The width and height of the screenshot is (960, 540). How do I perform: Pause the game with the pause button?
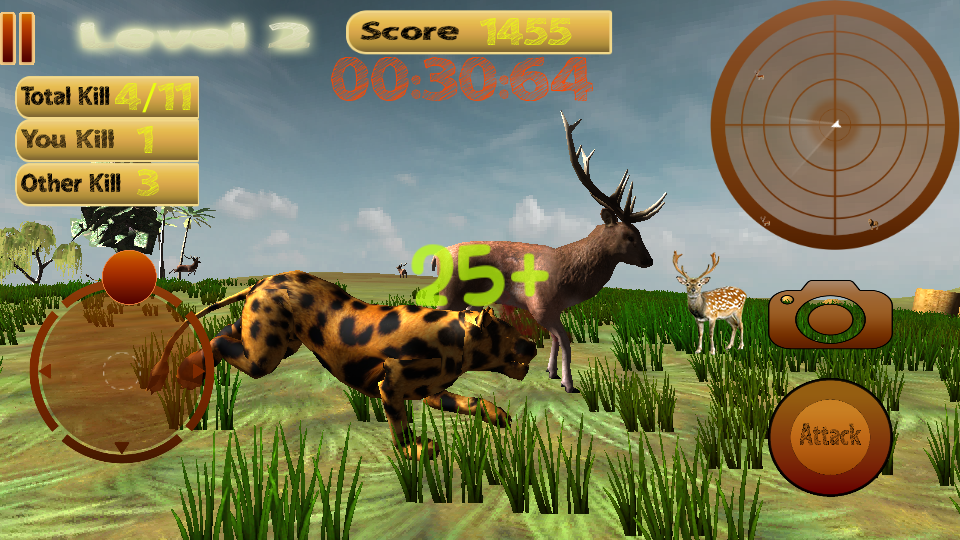(x=17, y=34)
